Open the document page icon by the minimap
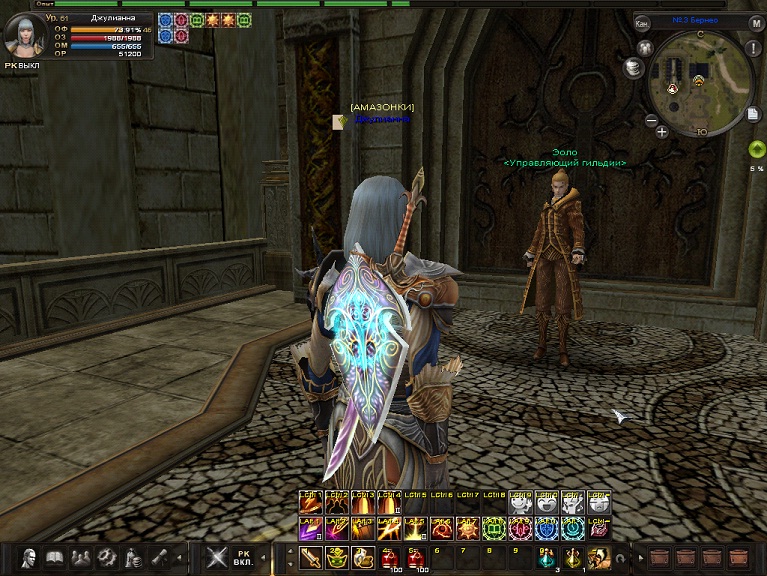 (x=752, y=114)
